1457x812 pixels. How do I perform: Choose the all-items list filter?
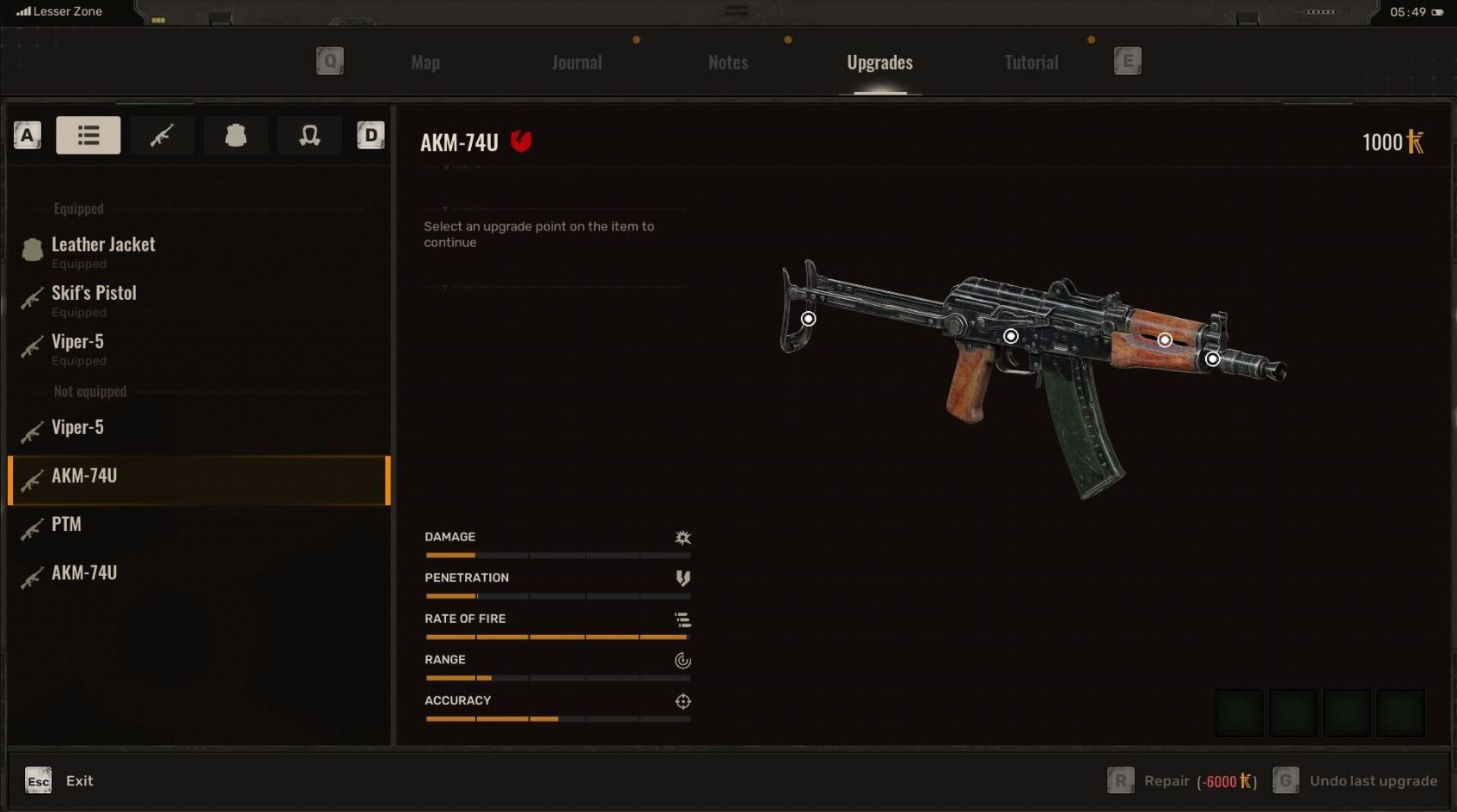[89, 135]
